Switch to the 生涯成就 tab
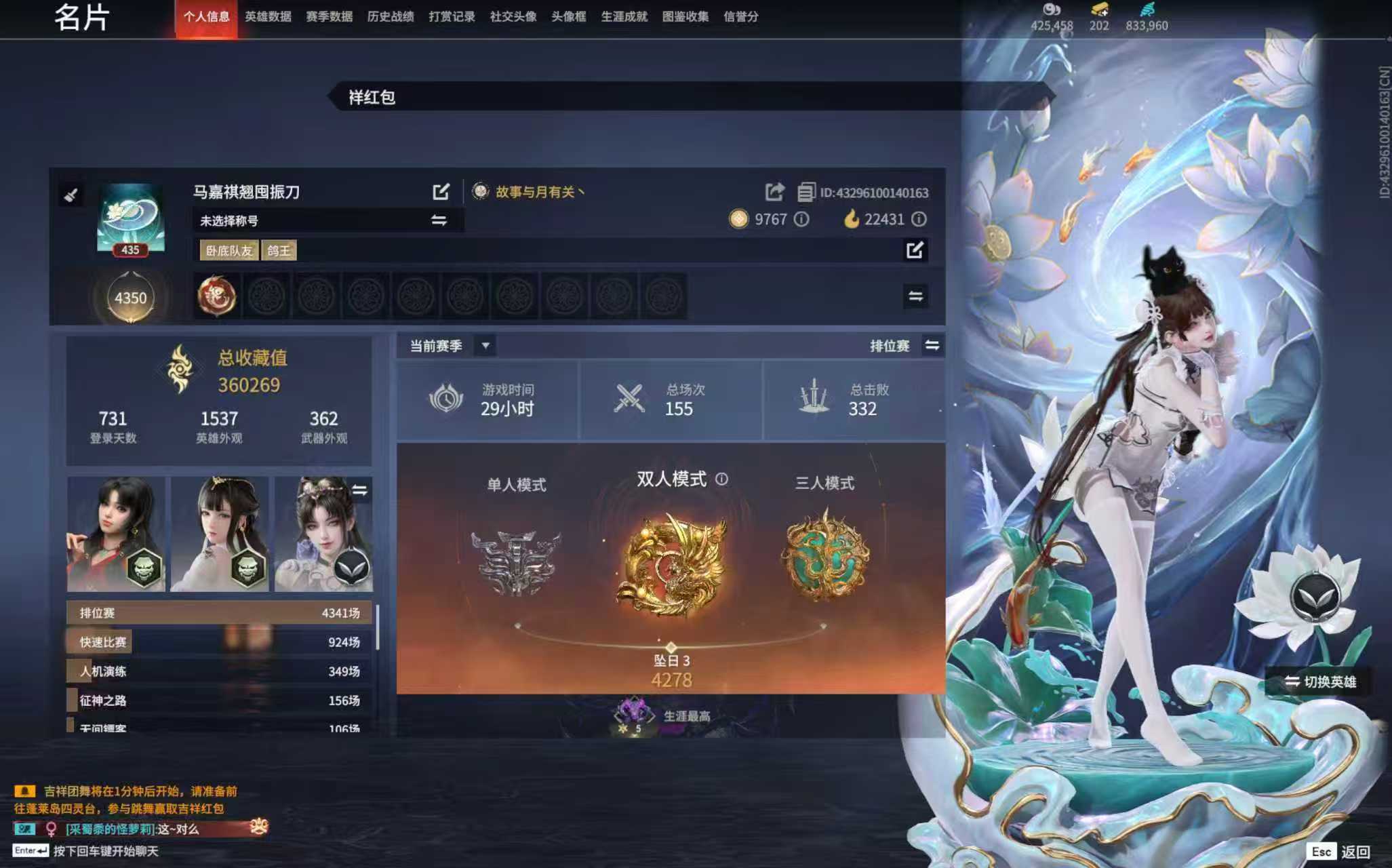The height and width of the screenshot is (868, 1392). click(x=626, y=17)
